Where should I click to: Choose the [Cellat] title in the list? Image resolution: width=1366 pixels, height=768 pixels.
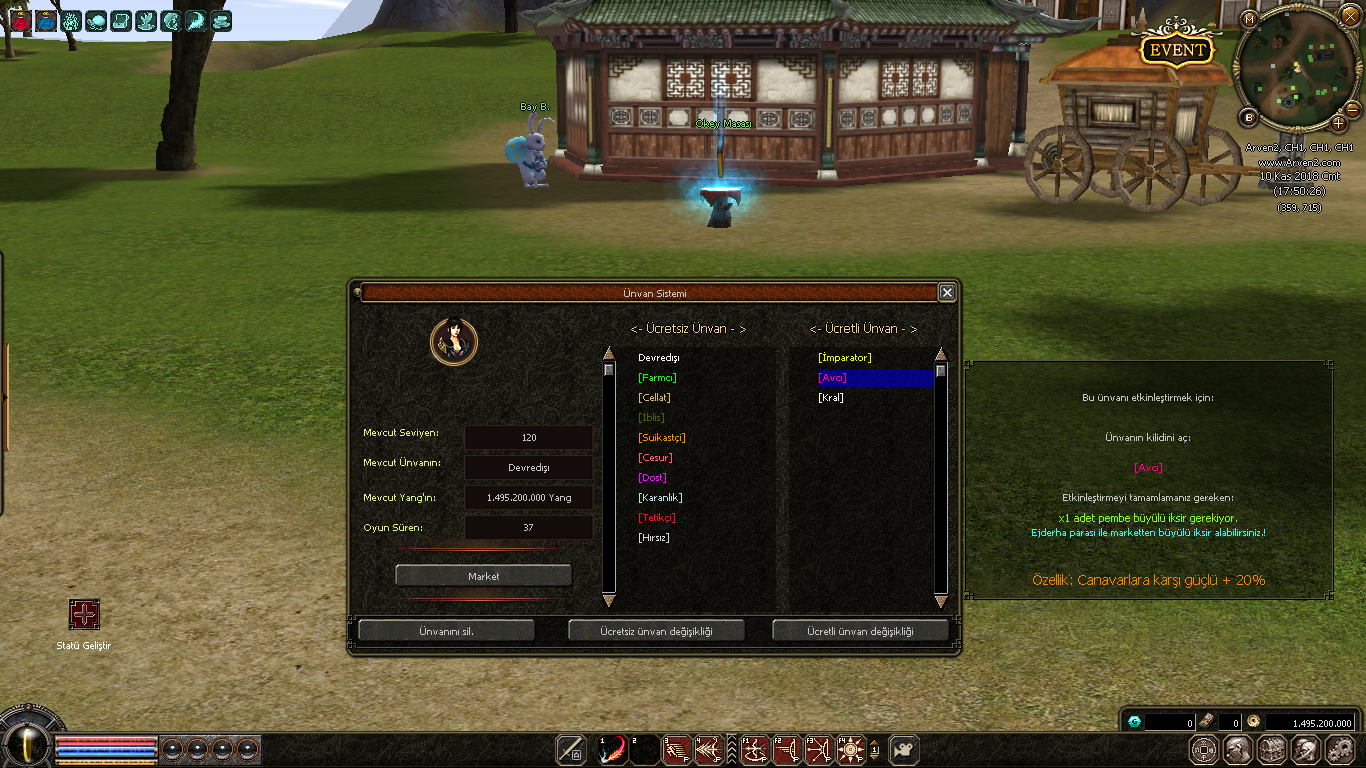654,398
